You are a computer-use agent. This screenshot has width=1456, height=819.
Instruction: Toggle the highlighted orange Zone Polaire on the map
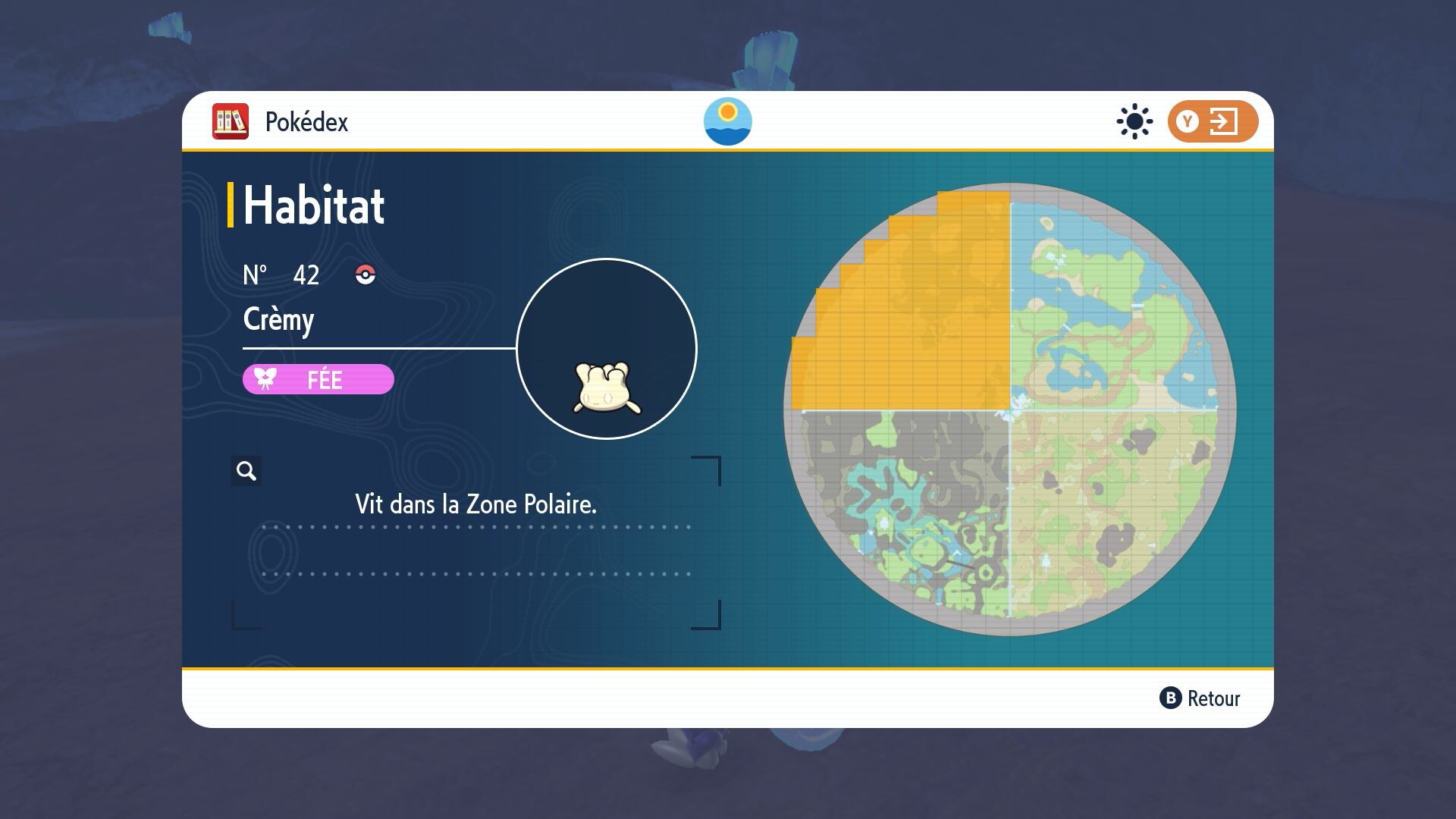coord(910,318)
